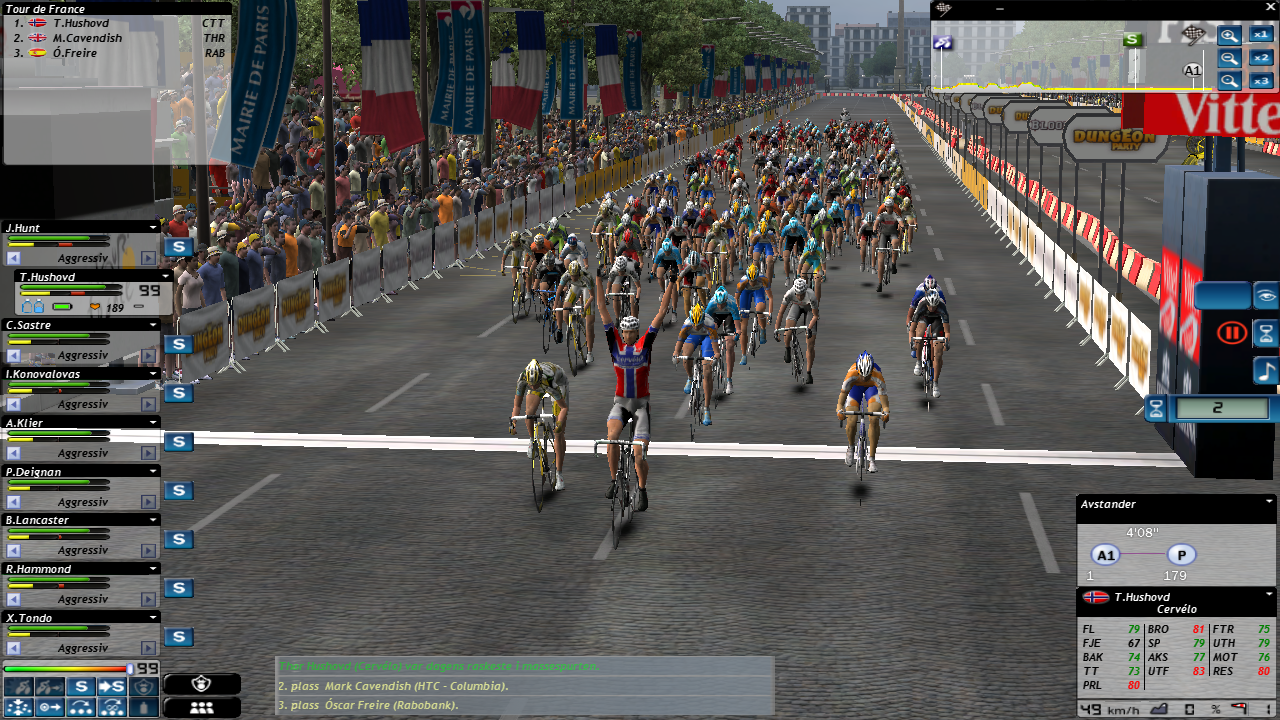Zoom in on the stage profile
This screenshot has height=720, width=1280.
(1229, 36)
